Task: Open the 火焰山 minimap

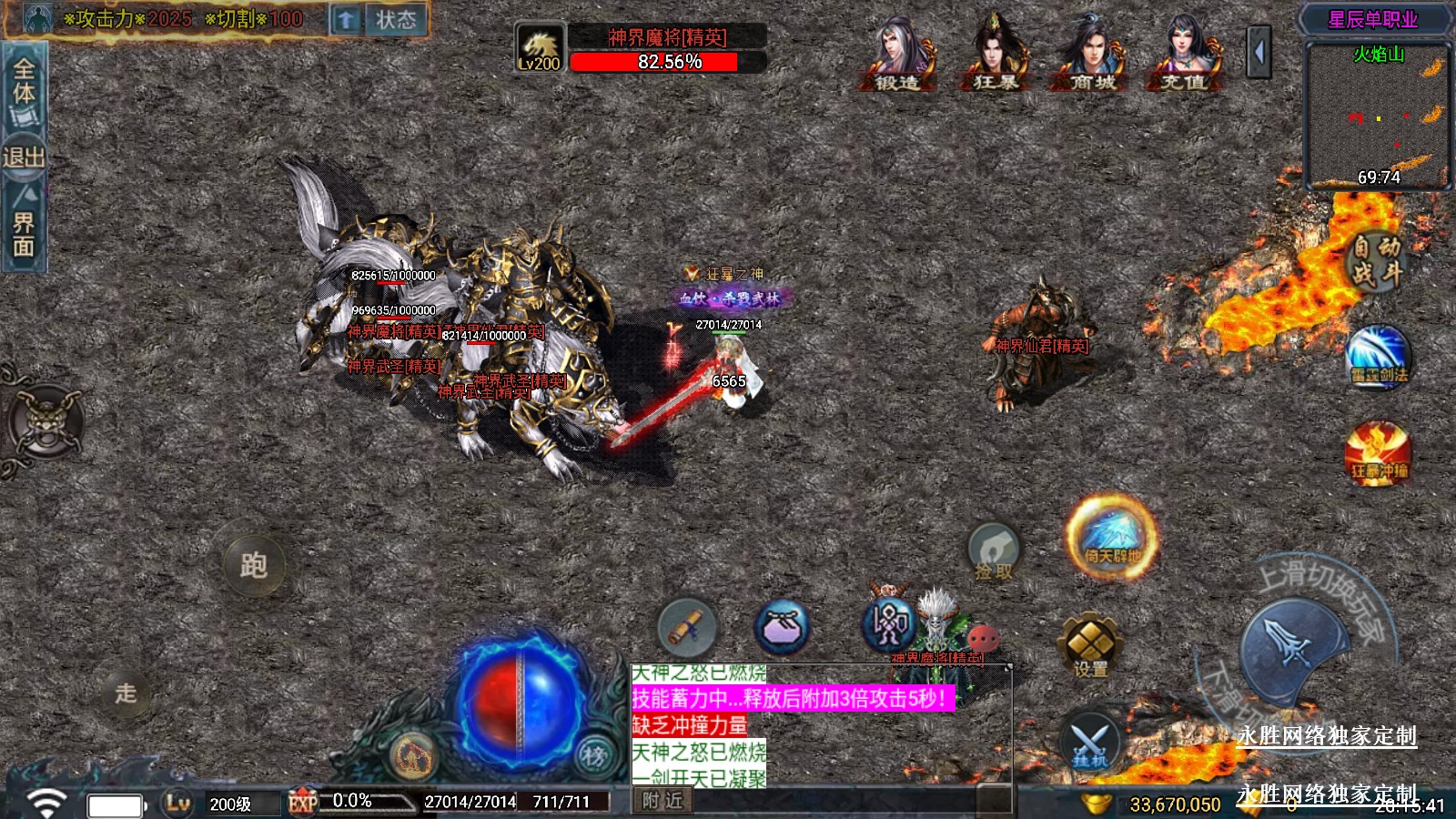Action: click(1378, 114)
